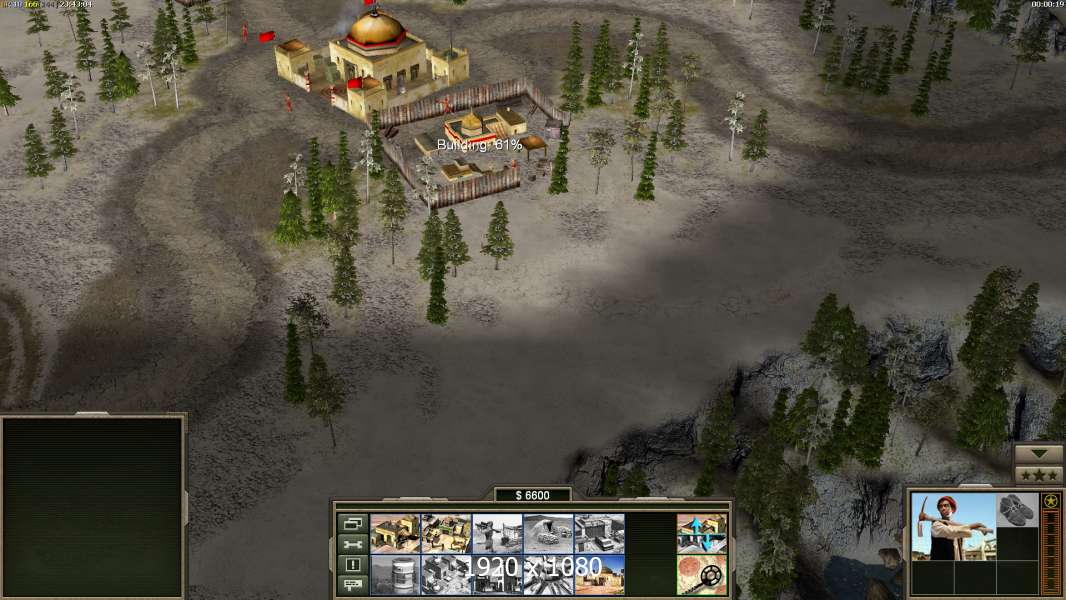Open the speech bubble message button
The height and width of the screenshot is (600, 1066).
351,585
